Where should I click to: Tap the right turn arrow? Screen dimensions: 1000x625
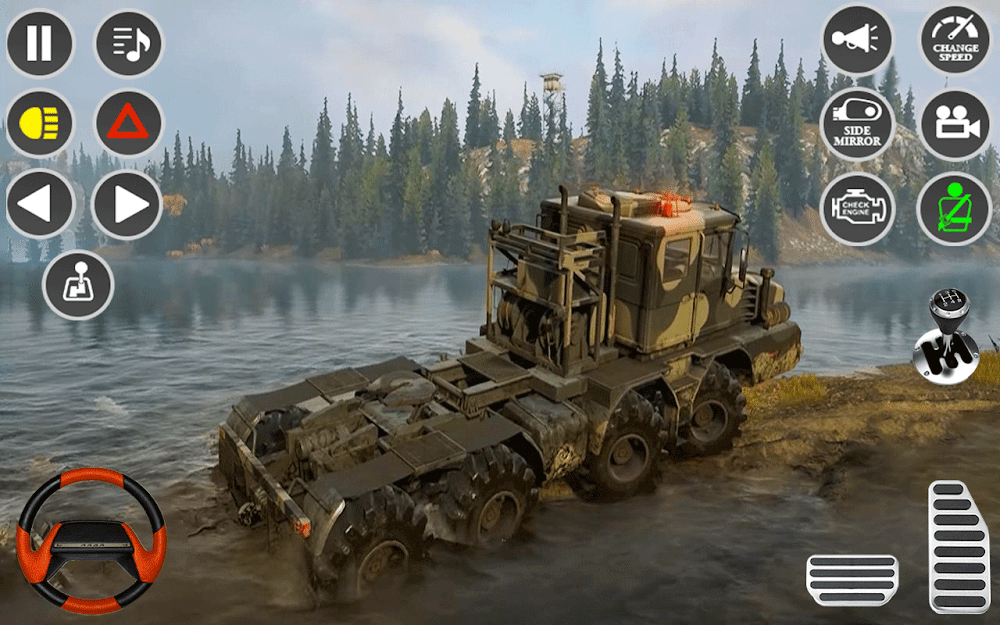click(x=127, y=205)
